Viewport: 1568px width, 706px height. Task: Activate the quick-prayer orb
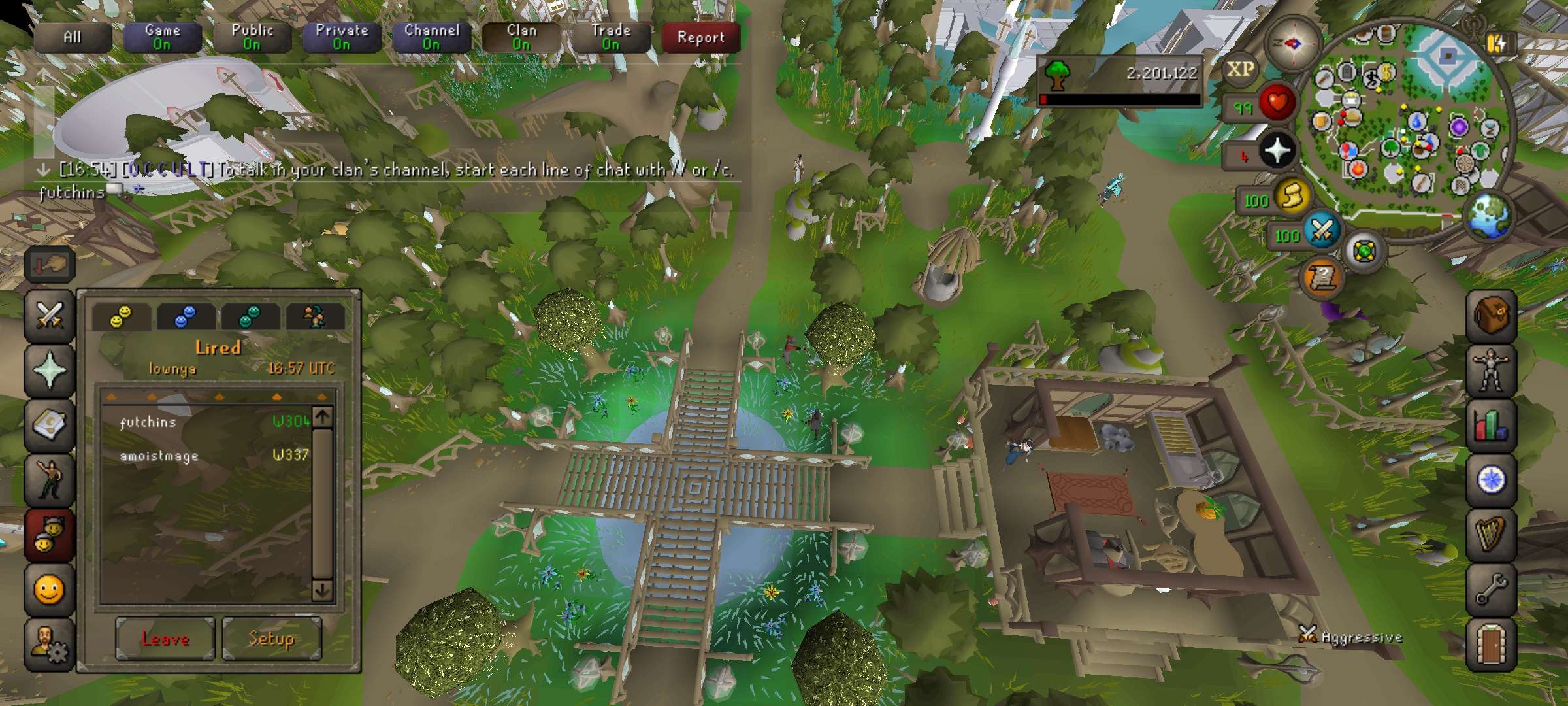[1277, 151]
